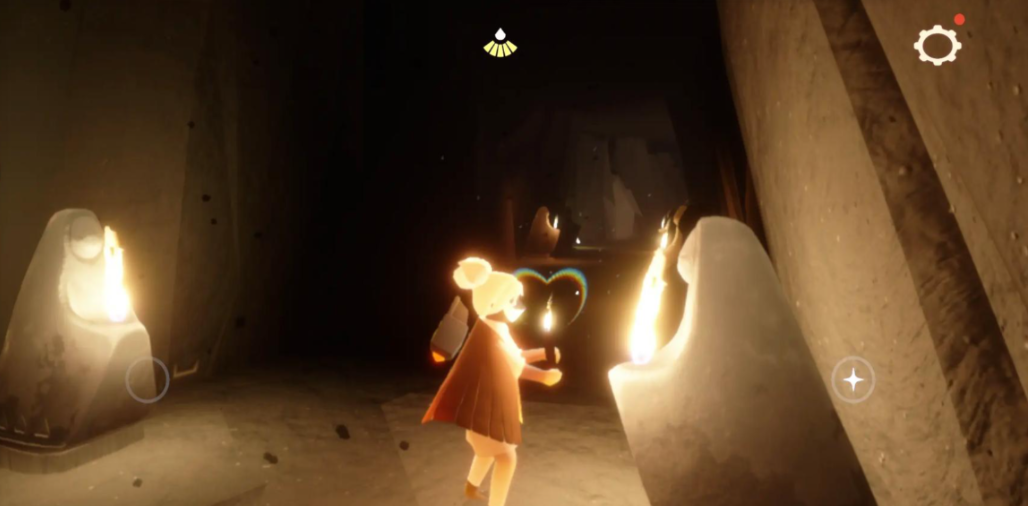The width and height of the screenshot is (1028, 506).
Task: Open the settings gear menu
Action: (937, 45)
